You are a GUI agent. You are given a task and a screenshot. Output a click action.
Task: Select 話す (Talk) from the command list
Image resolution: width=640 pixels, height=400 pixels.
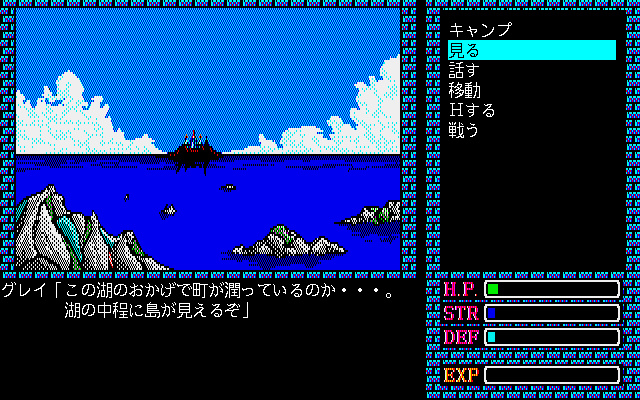click(x=465, y=70)
